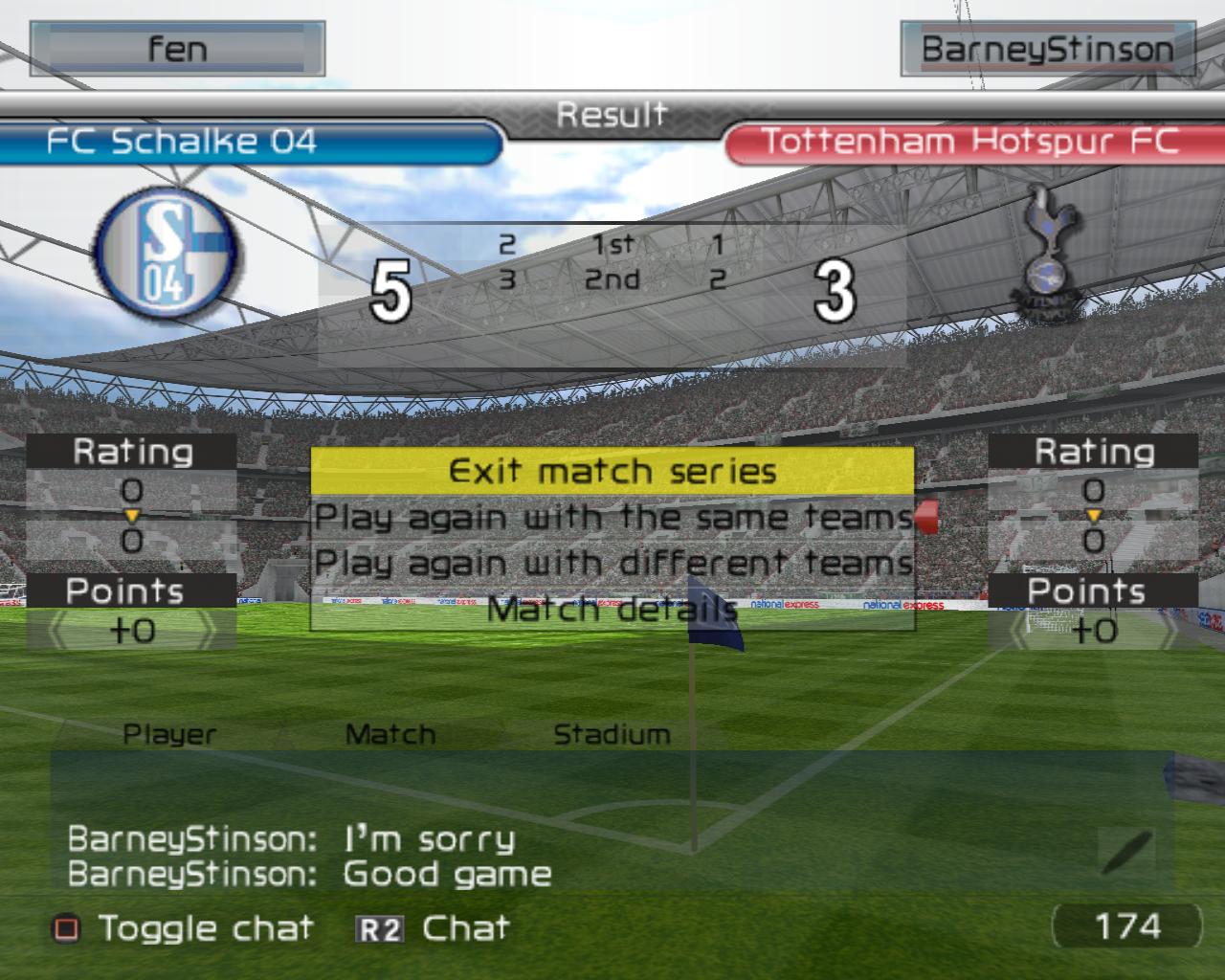Click the BarneyStinson player name panel
Viewport: 1225px width, 980px height.
coord(1047,49)
